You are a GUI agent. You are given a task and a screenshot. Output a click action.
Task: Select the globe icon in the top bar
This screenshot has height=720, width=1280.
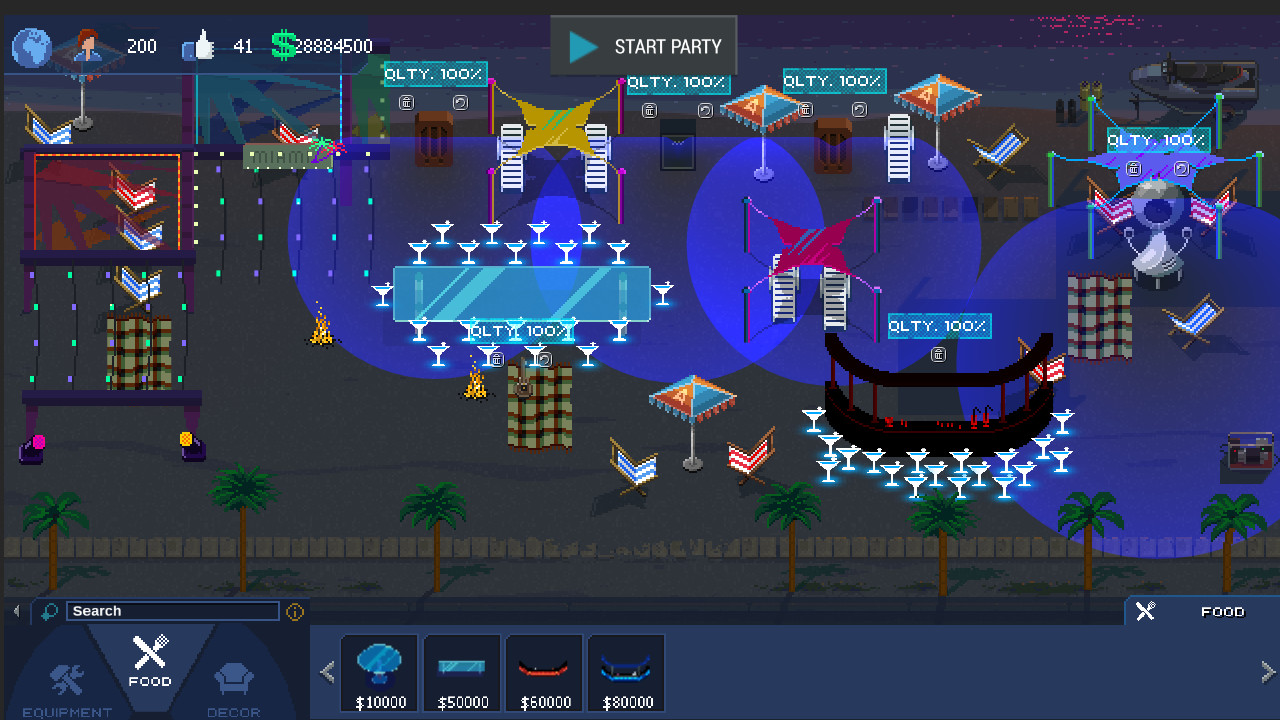[x=31, y=46]
